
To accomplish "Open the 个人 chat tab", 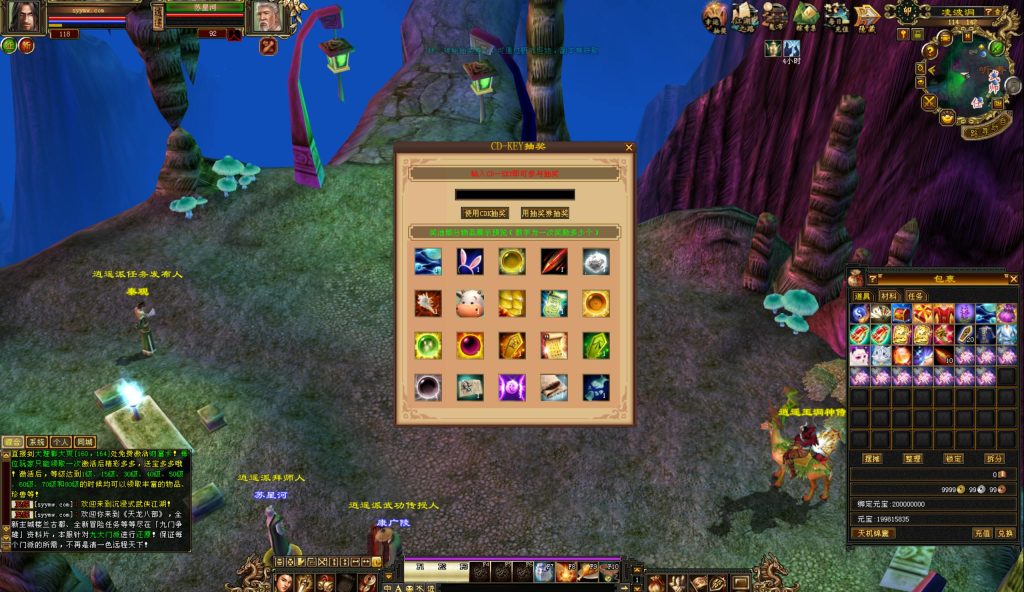I will [61, 441].
